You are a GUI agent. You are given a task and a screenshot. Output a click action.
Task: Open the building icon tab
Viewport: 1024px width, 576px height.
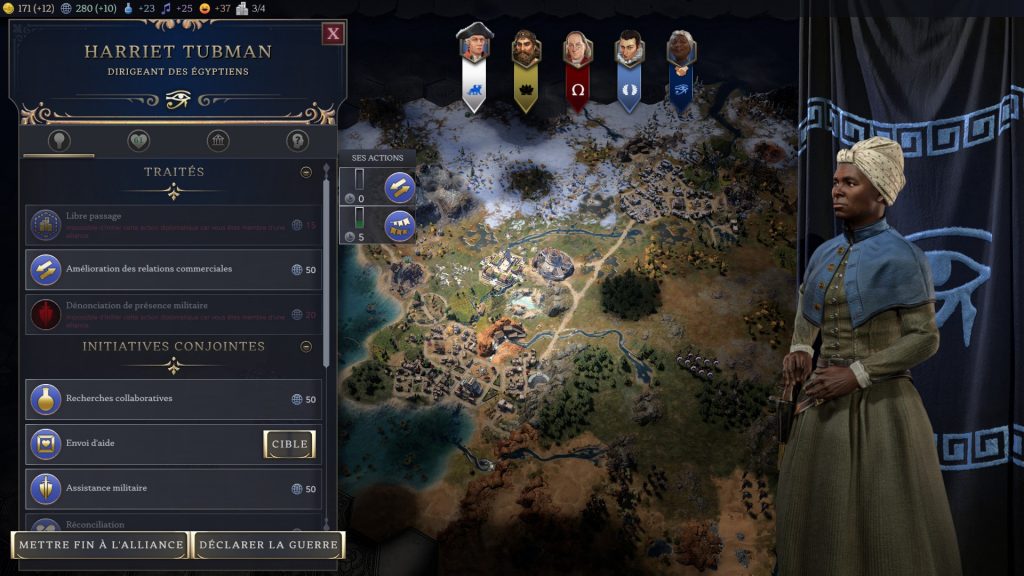218,141
